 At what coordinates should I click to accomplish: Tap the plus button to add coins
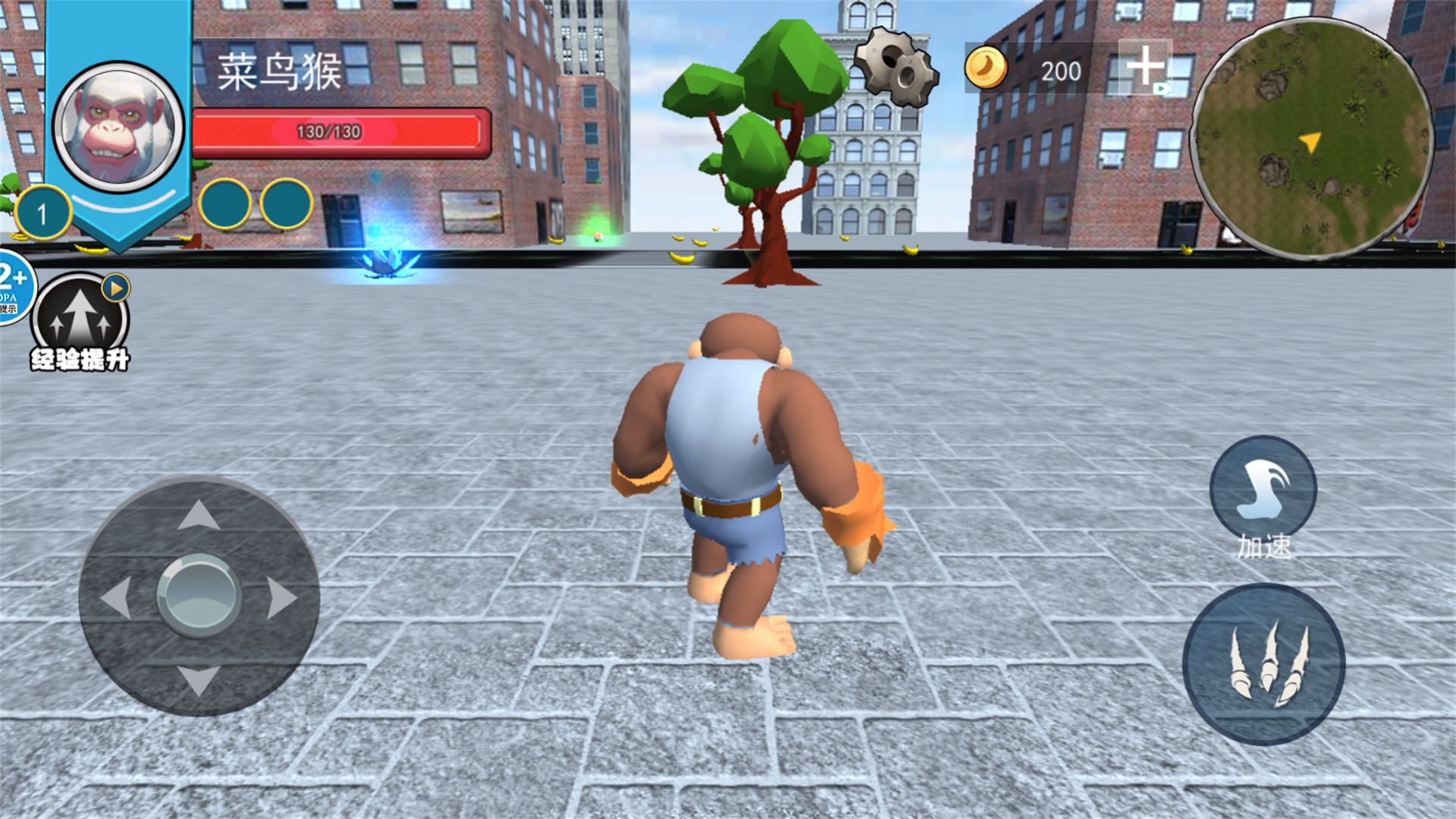1144,67
